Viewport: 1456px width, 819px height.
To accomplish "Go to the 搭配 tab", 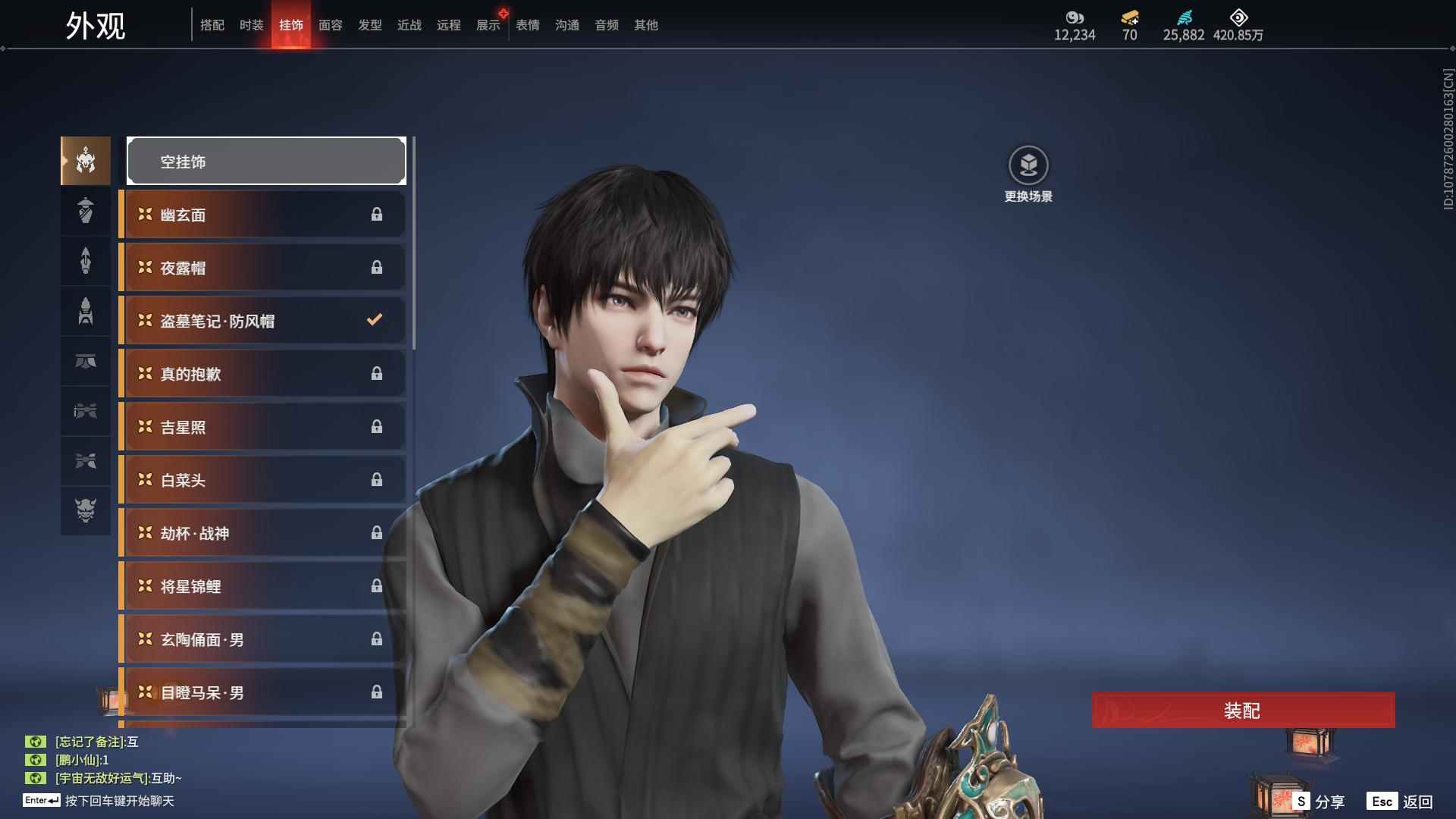I will (212, 25).
